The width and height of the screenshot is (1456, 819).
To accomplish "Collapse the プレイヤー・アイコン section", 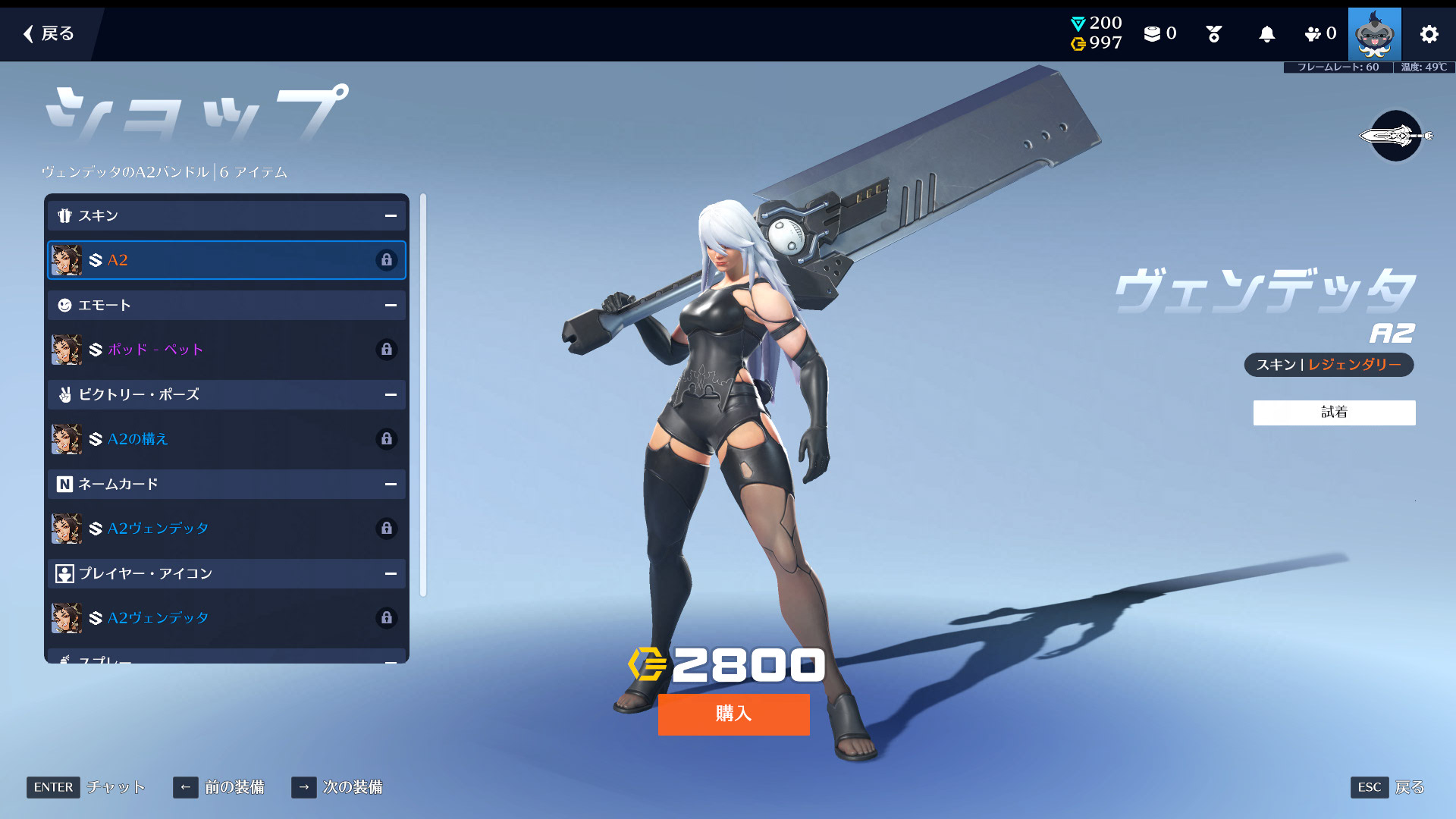I will pyautogui.click(x=391, y=574).
